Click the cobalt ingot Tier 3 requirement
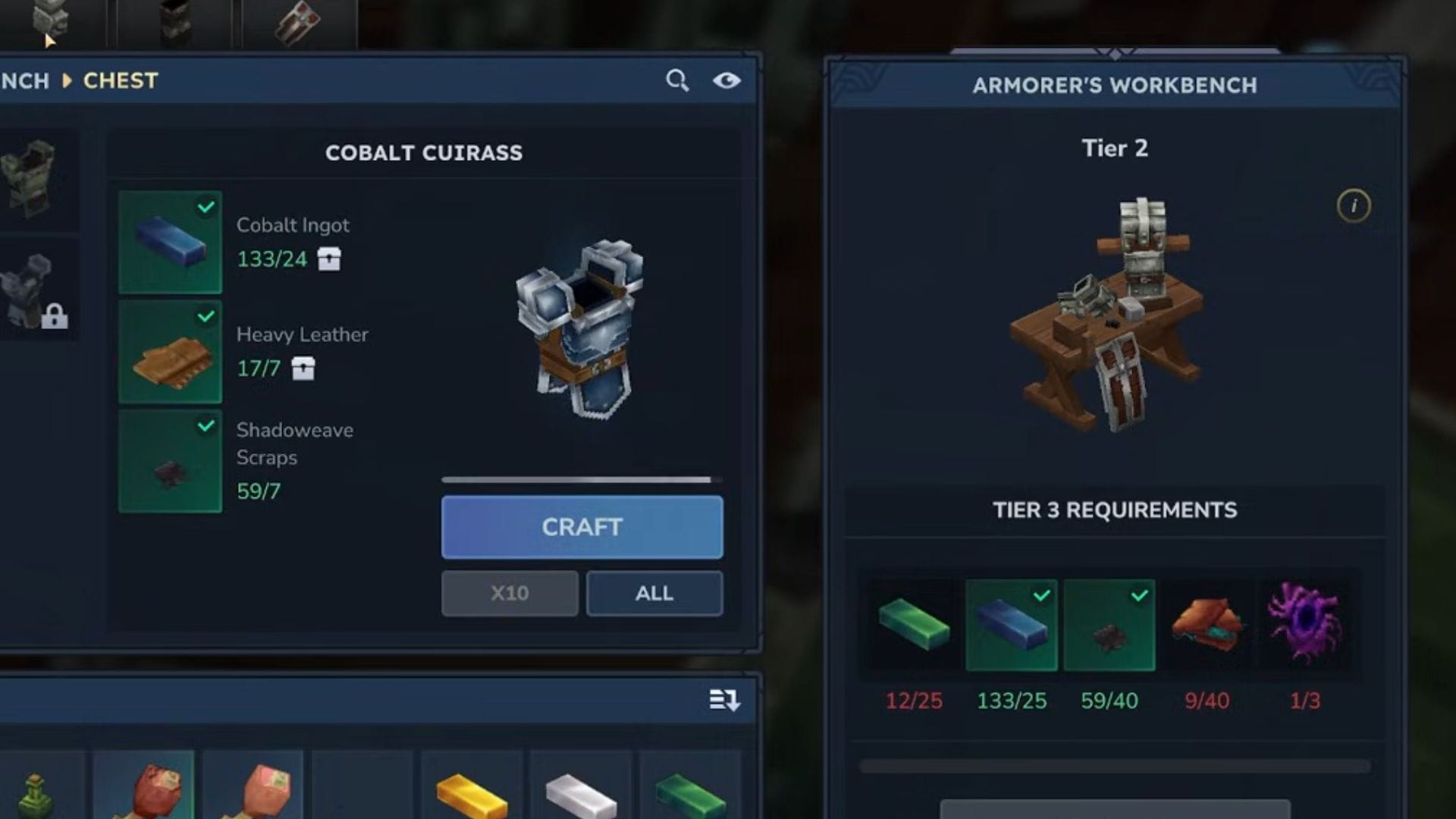 point(1012,625)
